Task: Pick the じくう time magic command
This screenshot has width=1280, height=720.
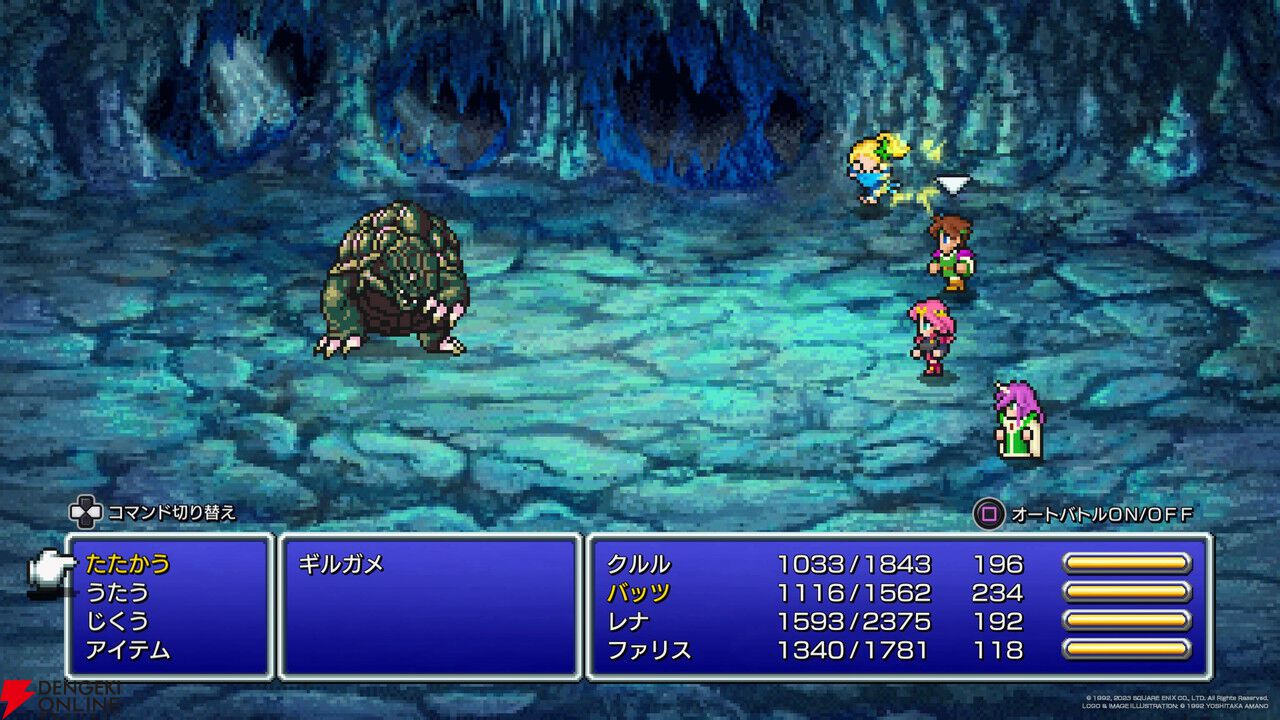Action: coord(117,621)
